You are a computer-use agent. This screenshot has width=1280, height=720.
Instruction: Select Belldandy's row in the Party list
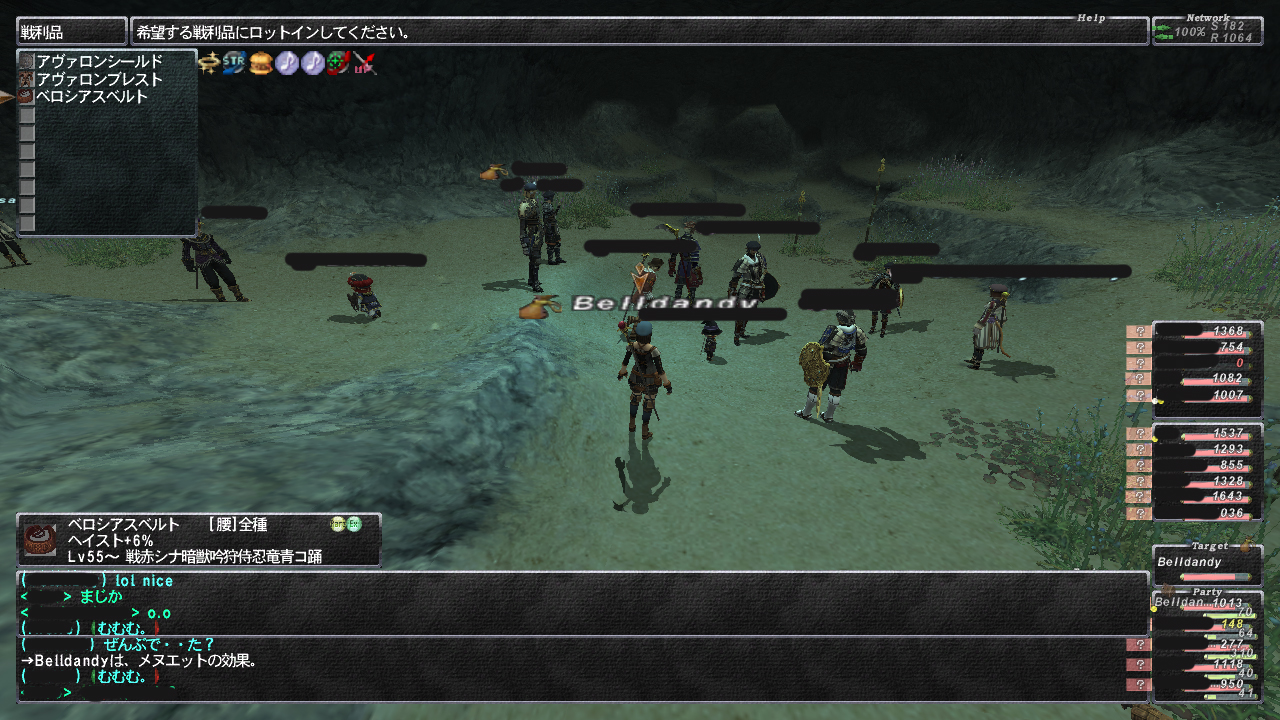point(1206,604)
